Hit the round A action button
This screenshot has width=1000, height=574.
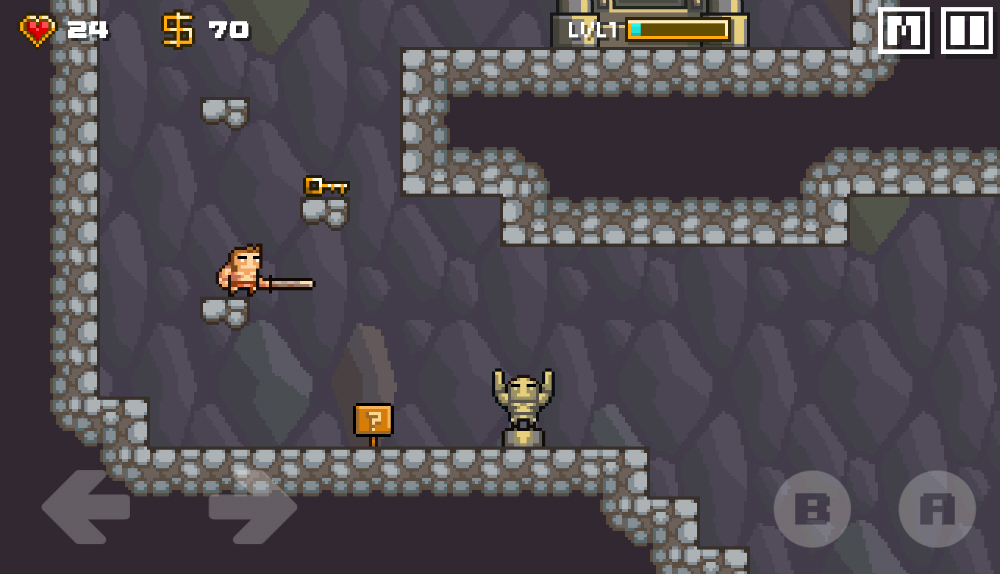click(937, 509)
